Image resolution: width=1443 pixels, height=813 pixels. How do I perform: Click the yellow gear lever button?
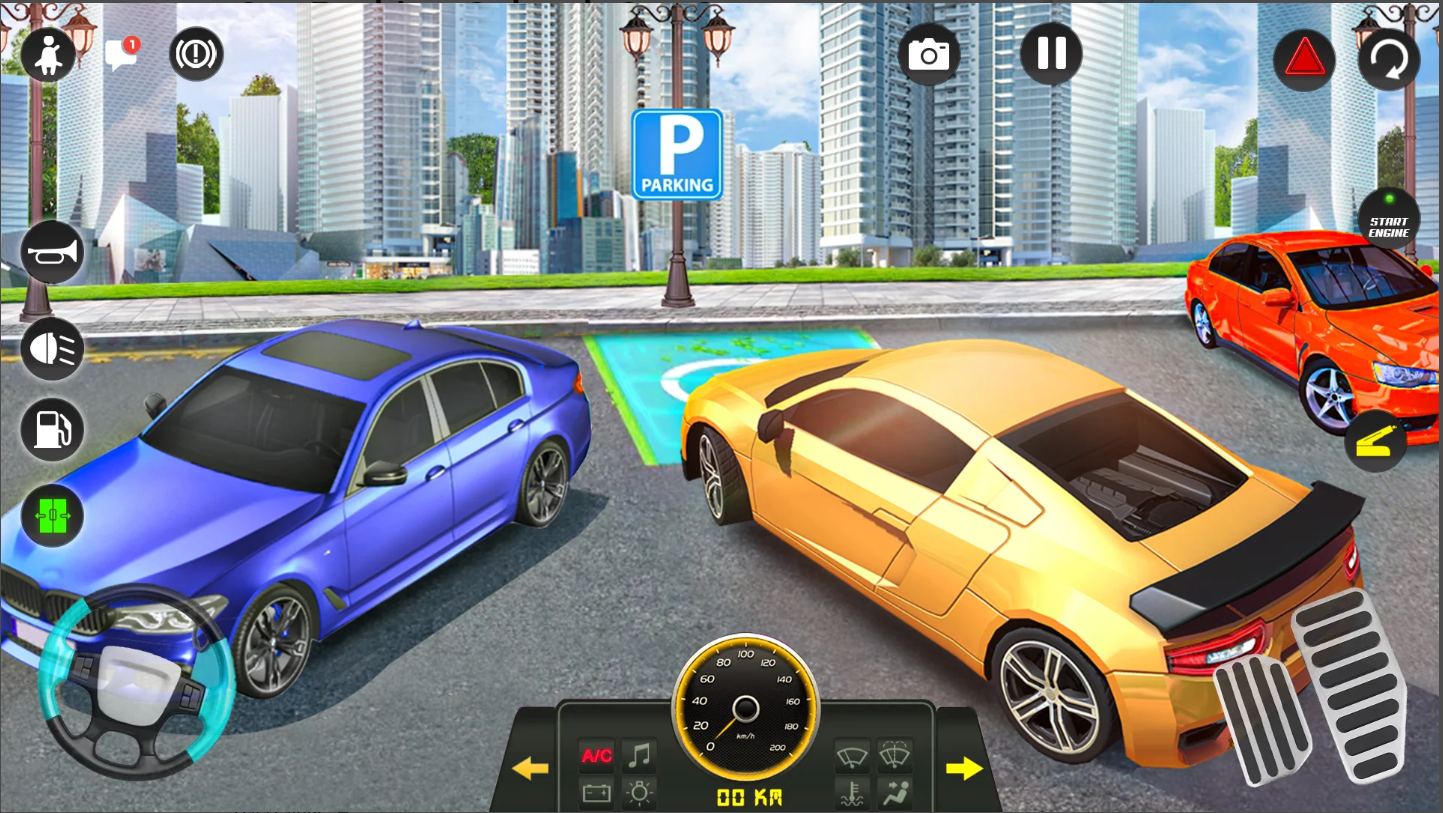pyautogui.click(x=1375, y=441)
